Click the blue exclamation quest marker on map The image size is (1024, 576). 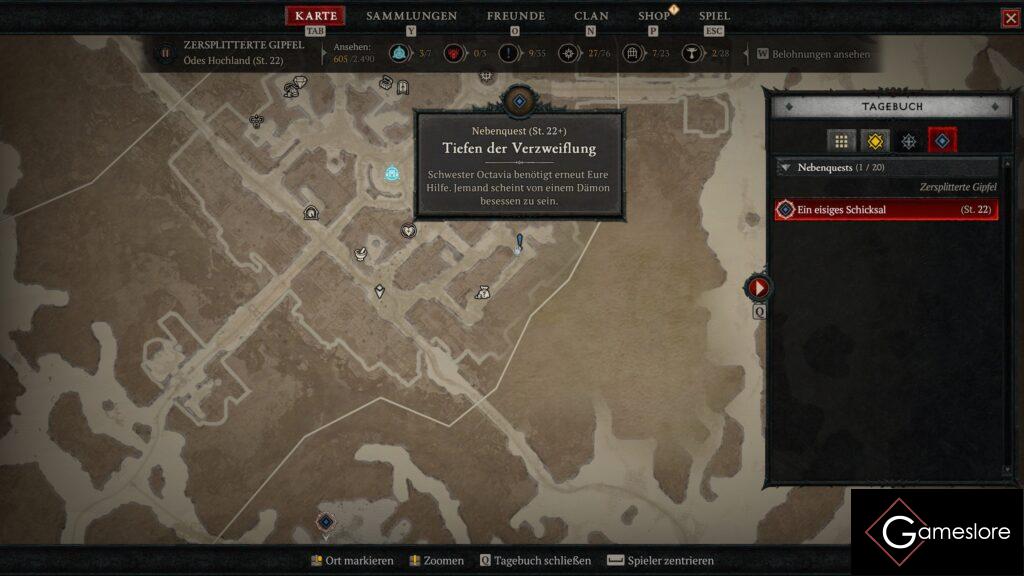518,242
